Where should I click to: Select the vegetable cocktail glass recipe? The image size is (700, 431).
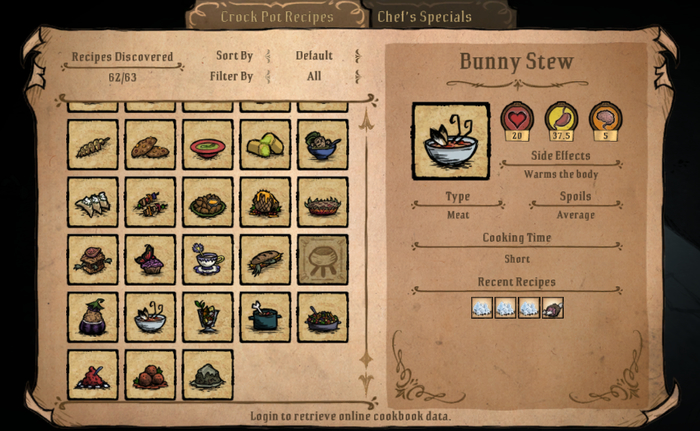pos(208,317)
